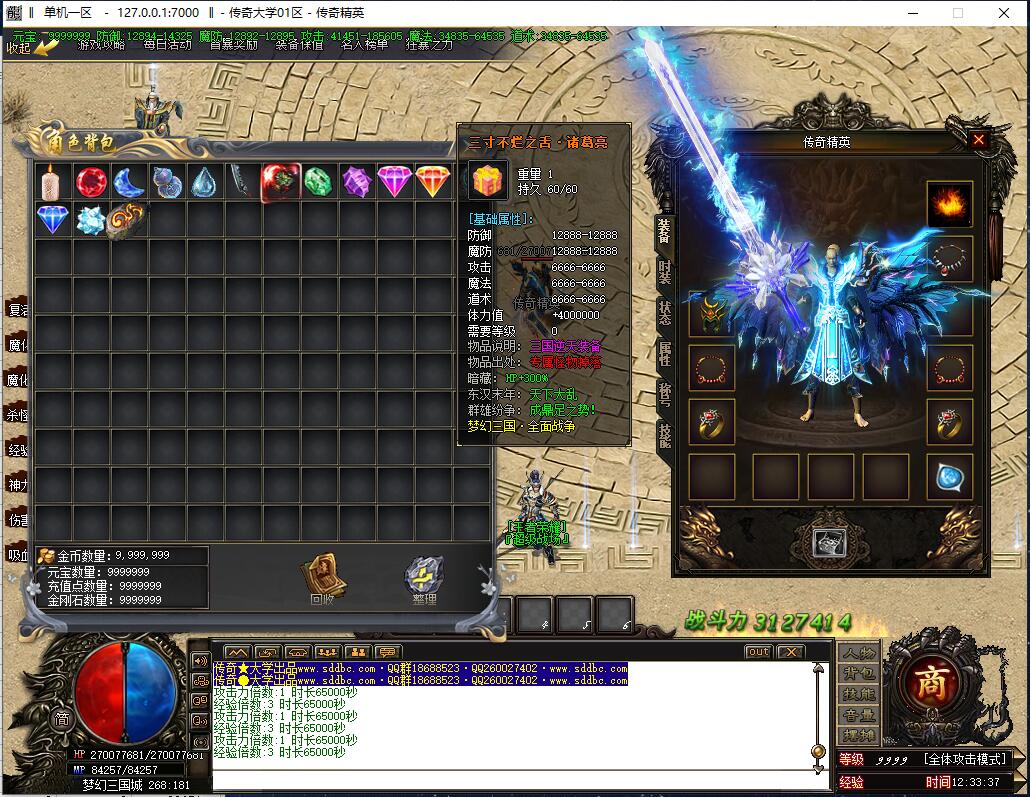Select the blue crescent moon item
1030x797 pixels.
pyautogui.click(x=129, y=182)
